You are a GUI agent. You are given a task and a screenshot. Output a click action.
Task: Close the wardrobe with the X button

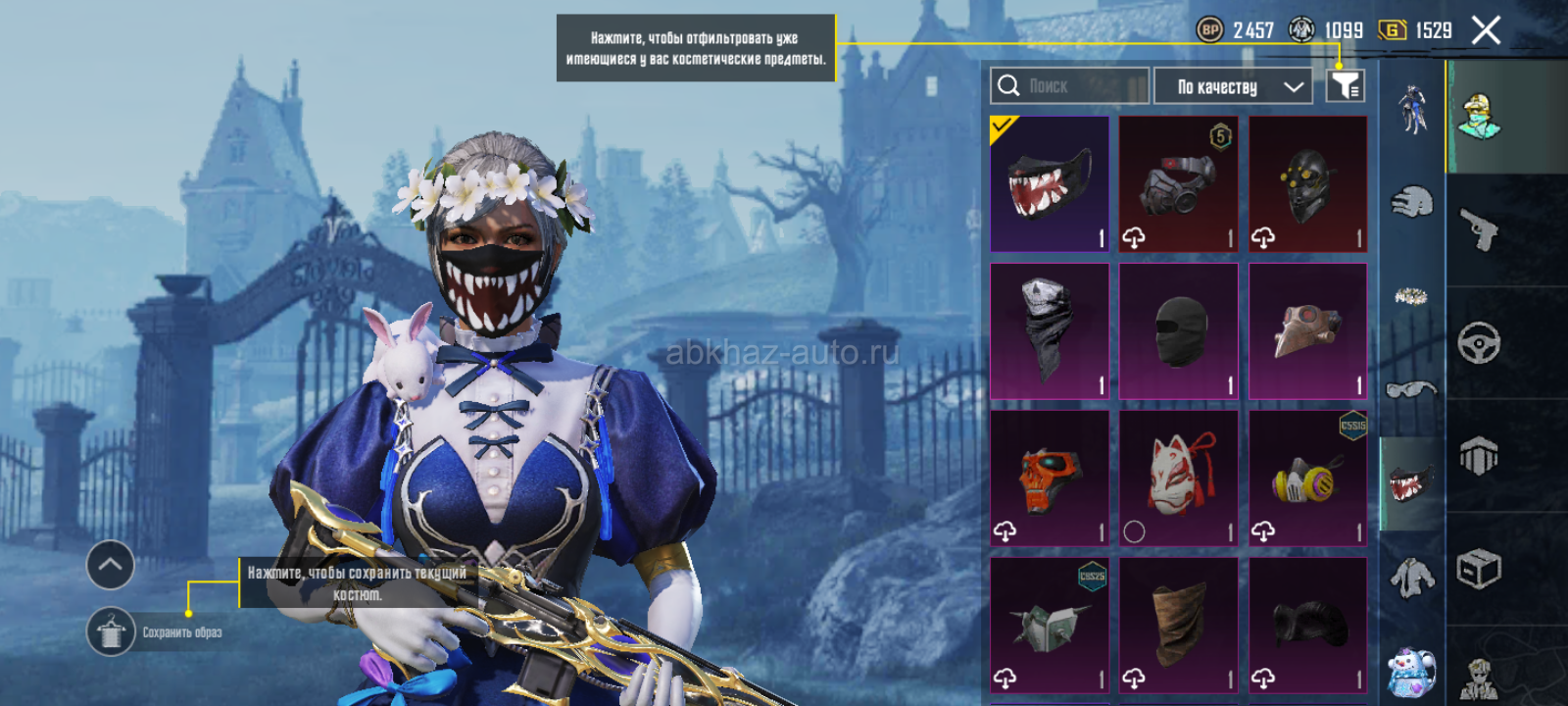[x=1486, y=31]
